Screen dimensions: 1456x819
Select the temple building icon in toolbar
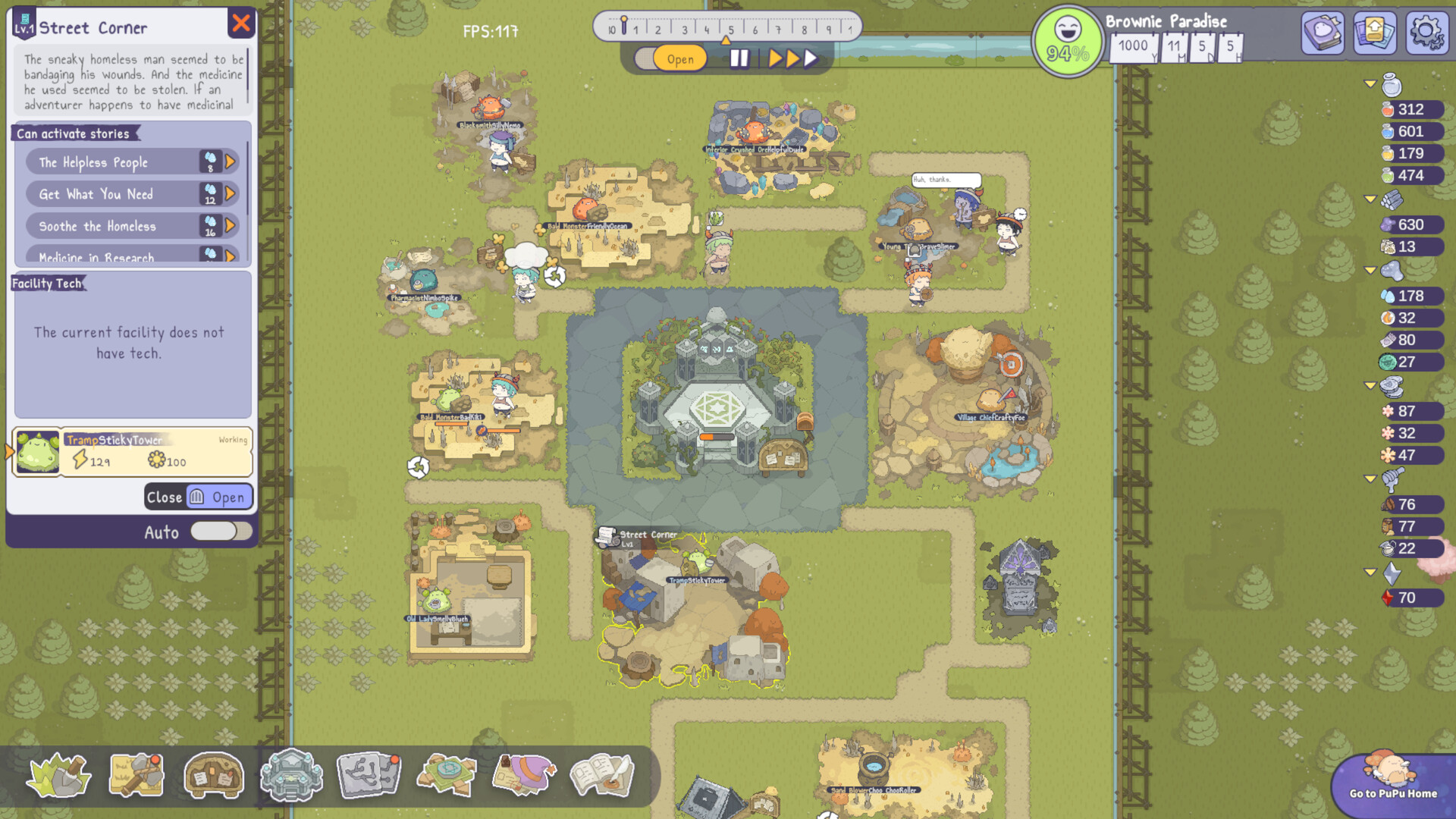tap(291, 775)
